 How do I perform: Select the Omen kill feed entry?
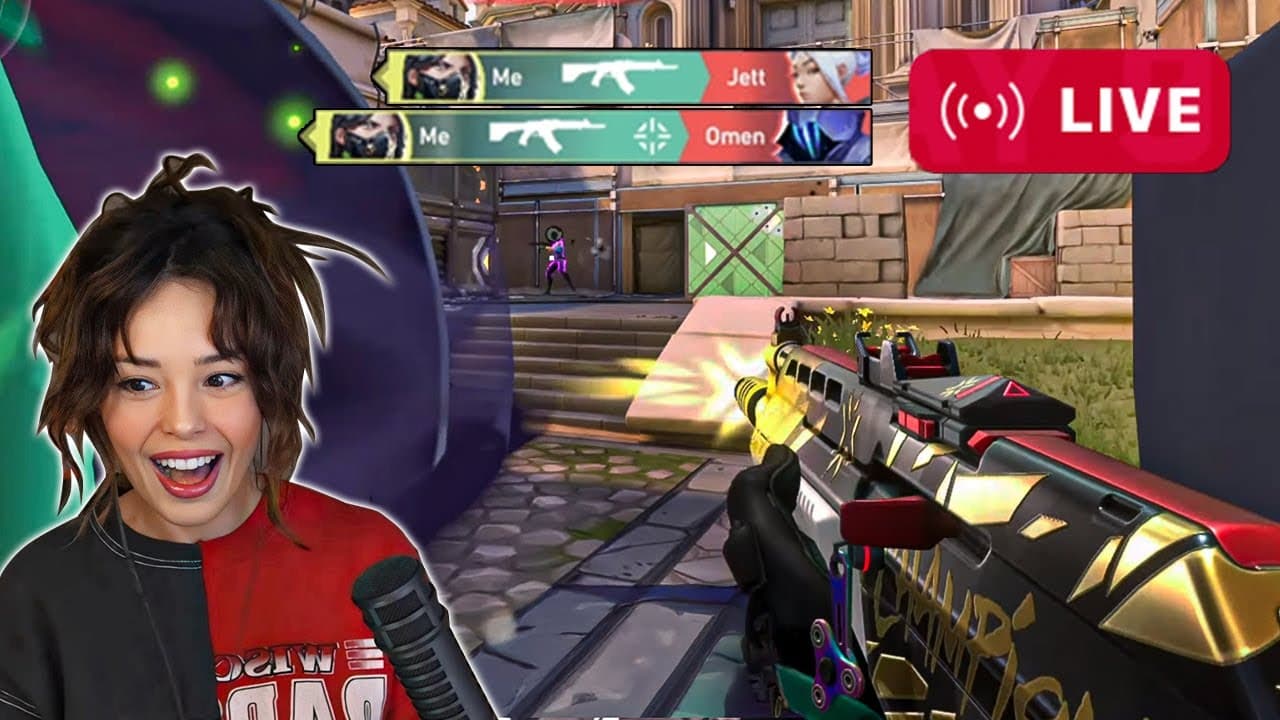click(x=590, y=137)
